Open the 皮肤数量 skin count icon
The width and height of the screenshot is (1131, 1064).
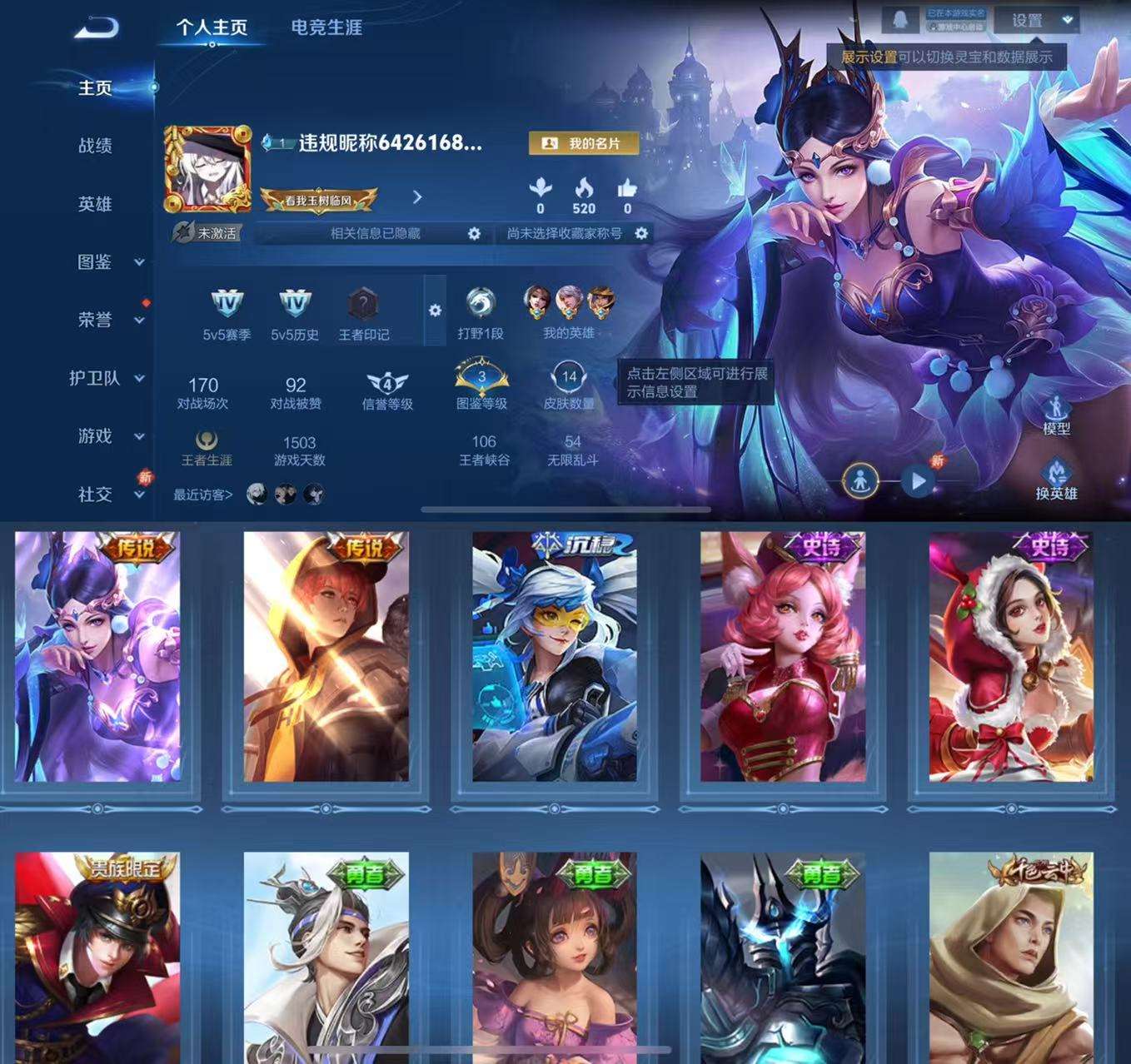tap(570, 379)
